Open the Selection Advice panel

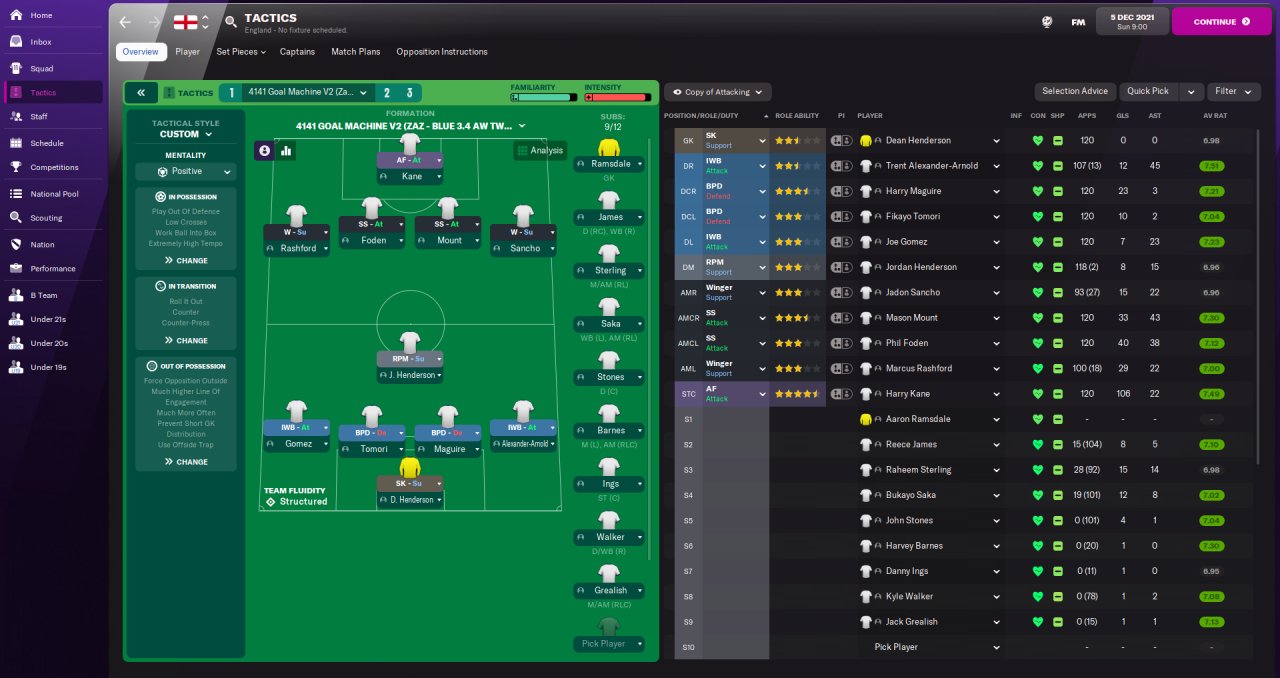1074,91
